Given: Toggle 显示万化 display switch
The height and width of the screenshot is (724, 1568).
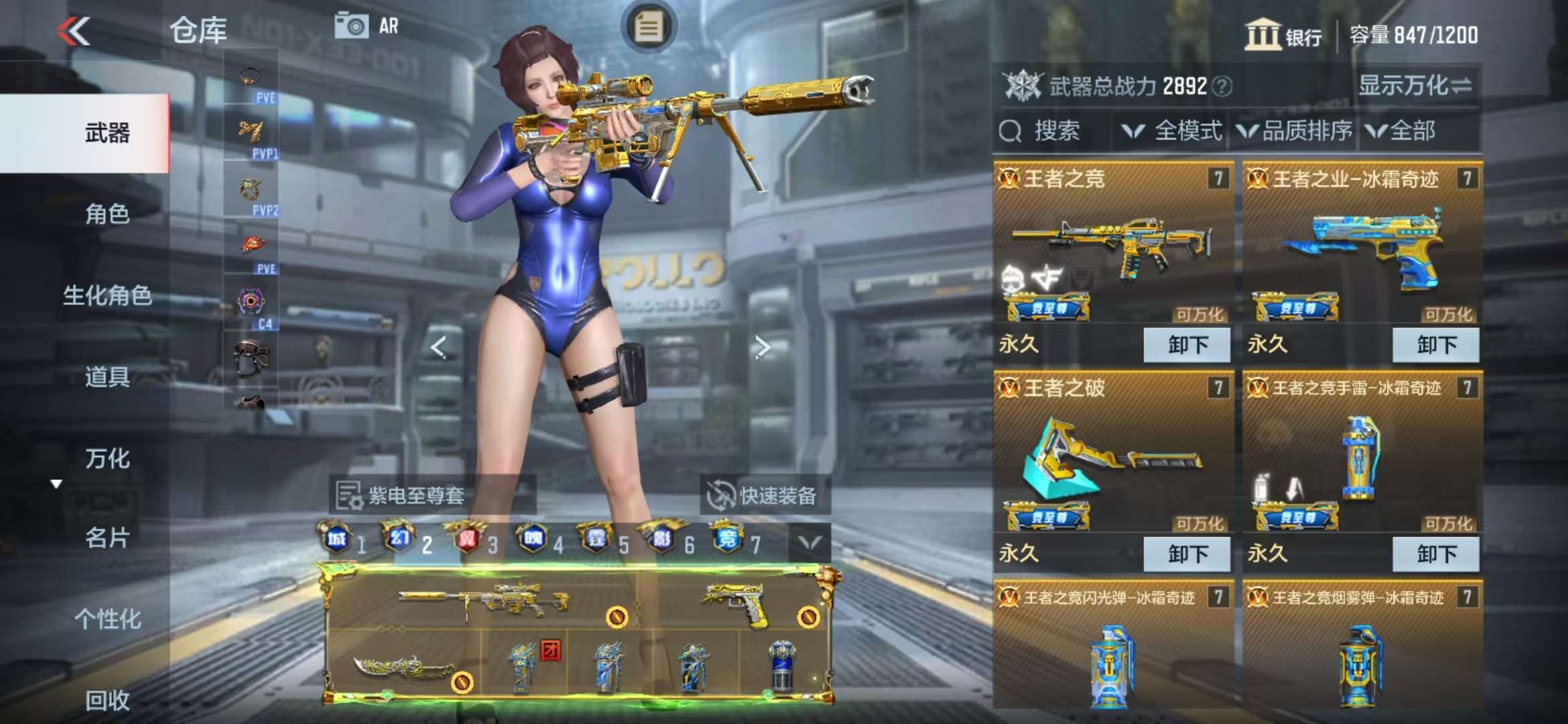Looking at the screenshot, I should pos(1414,86).
